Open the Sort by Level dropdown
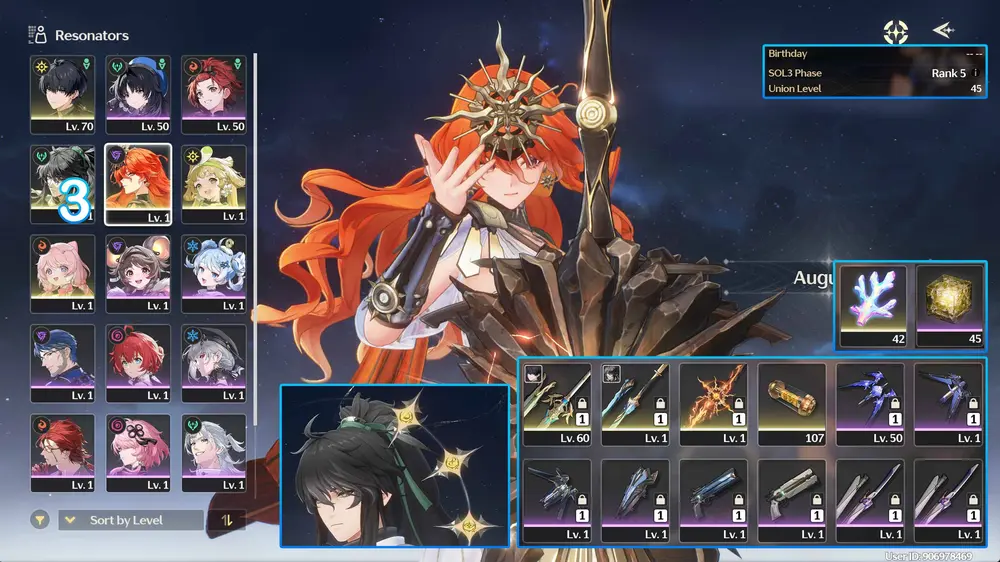The image size is (1000, 562). pos(130,520)
